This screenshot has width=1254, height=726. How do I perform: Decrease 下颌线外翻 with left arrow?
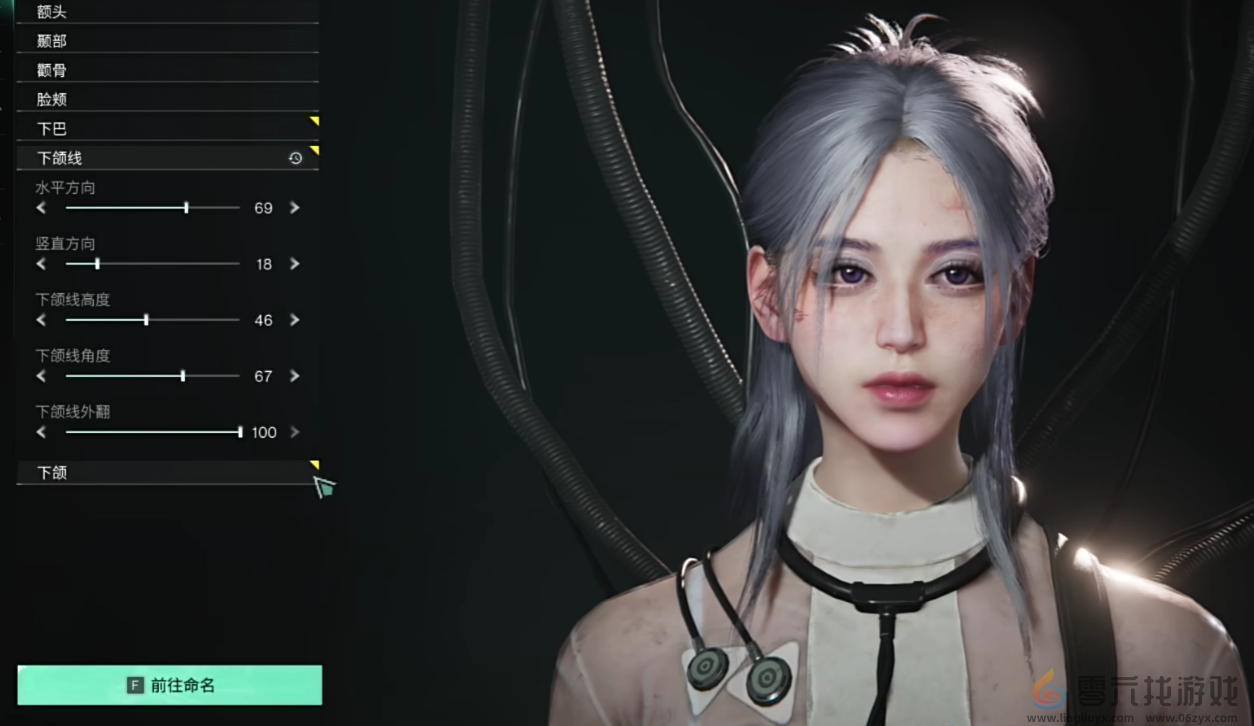[41, 432]
